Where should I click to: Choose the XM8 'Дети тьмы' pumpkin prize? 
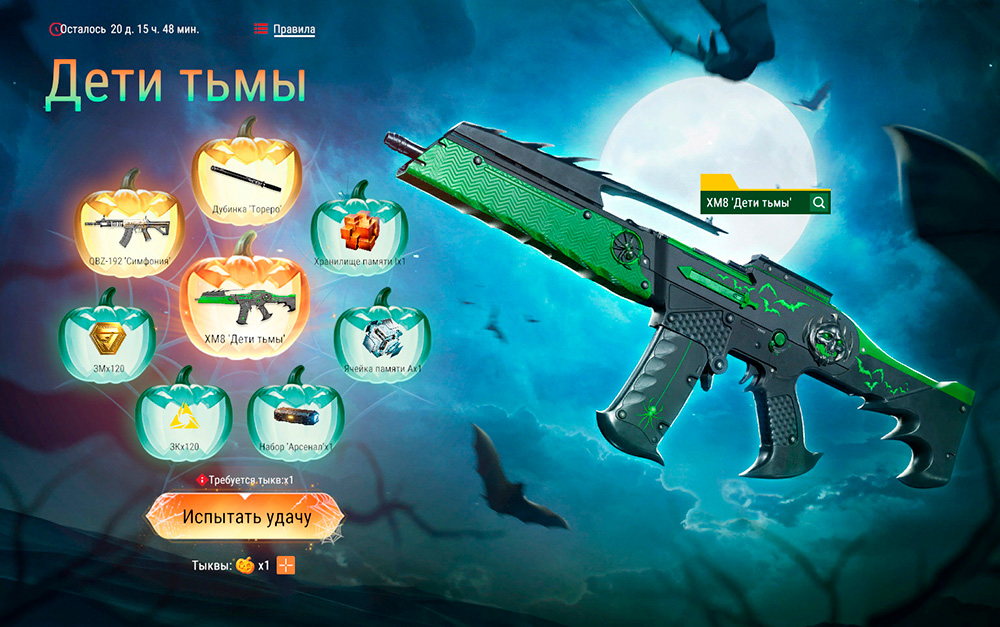pyautogui.click(x=243, y=296)
